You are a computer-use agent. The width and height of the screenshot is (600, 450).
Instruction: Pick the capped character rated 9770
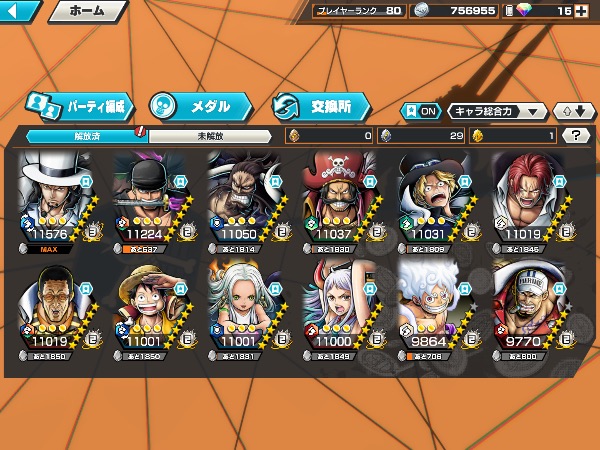531,308
